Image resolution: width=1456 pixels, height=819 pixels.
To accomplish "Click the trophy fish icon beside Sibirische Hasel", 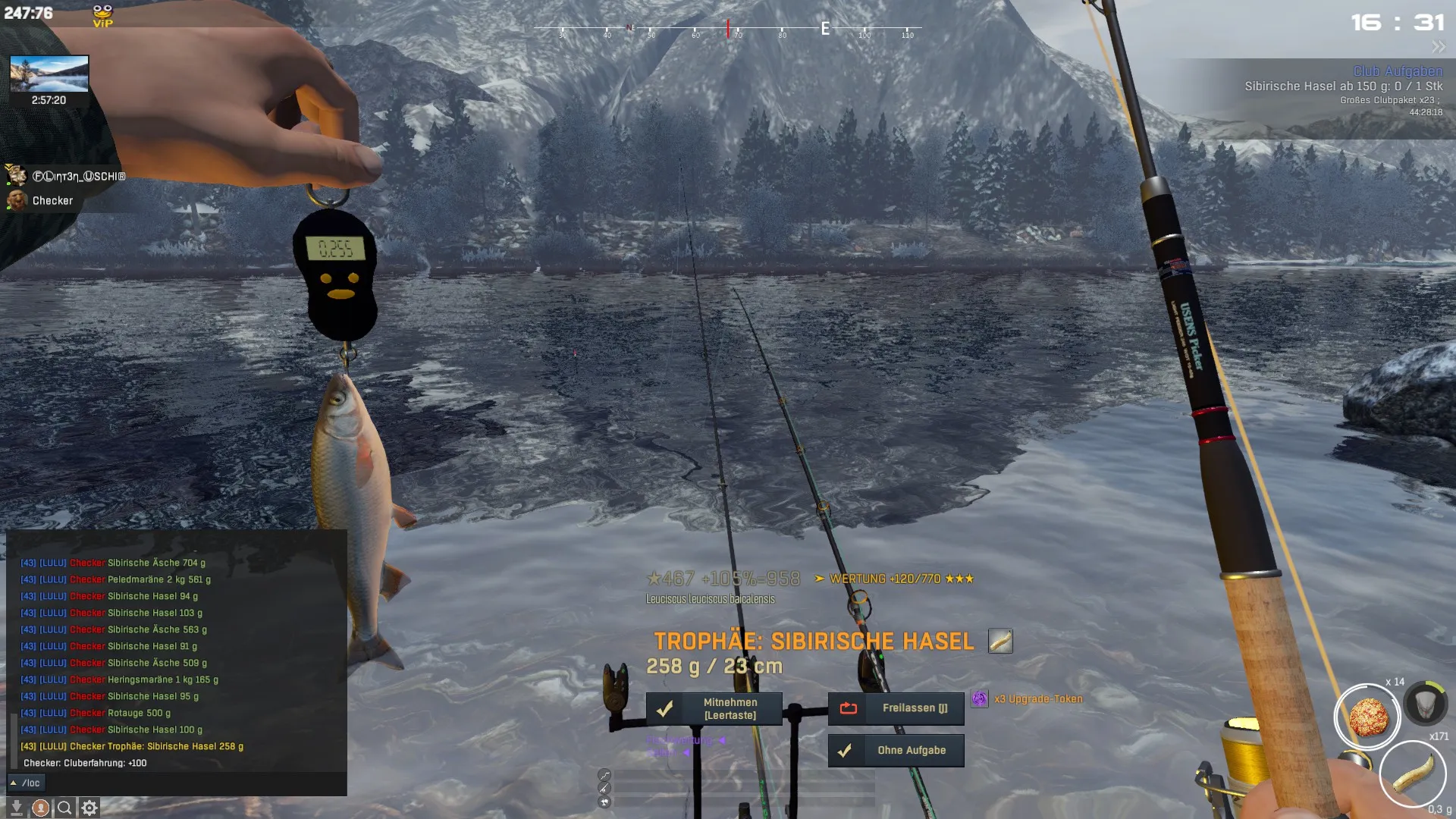I will tap(1000, 641).
